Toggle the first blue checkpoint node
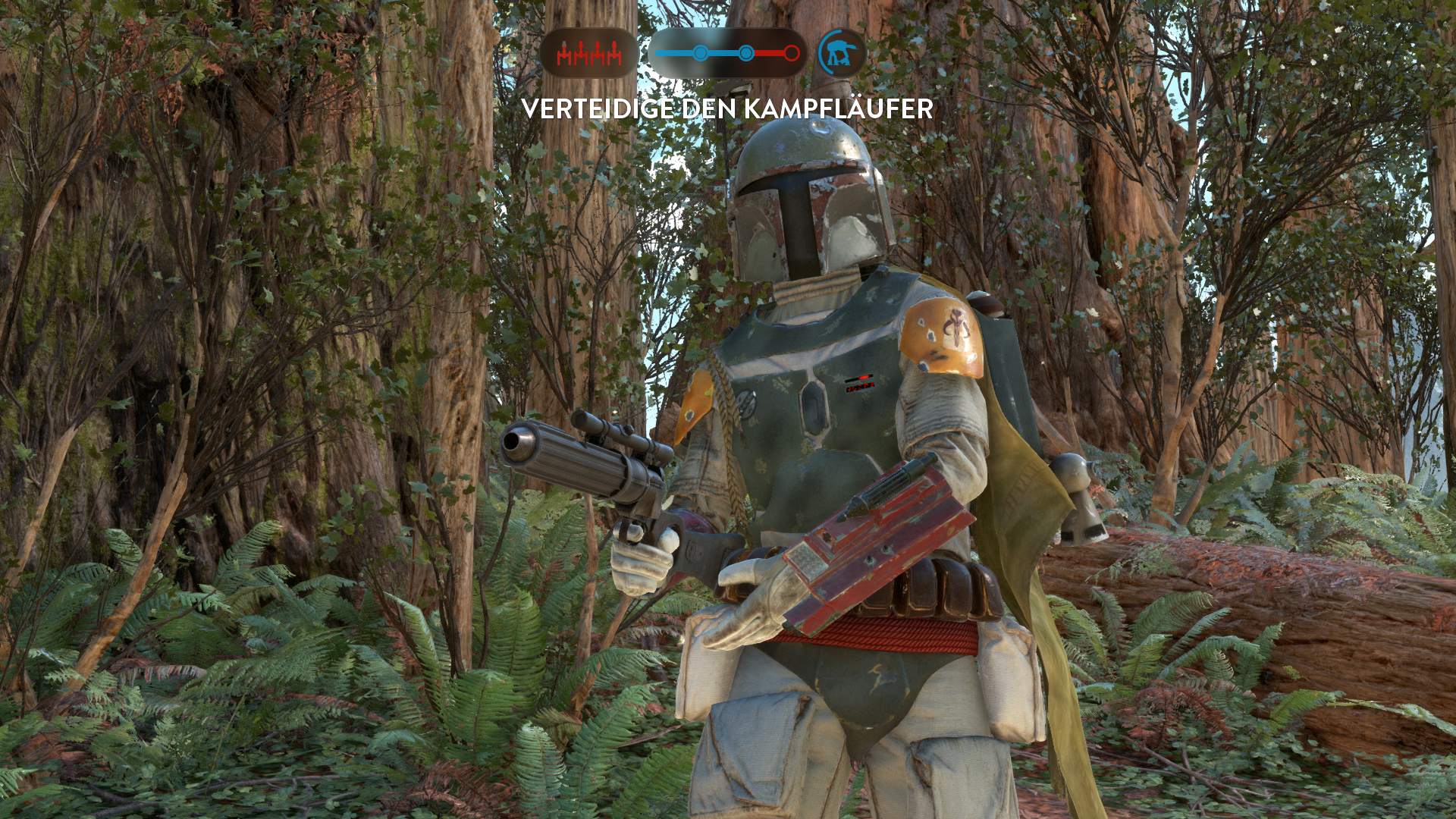Screen dimensions: 1456x819 coord(700,52)
